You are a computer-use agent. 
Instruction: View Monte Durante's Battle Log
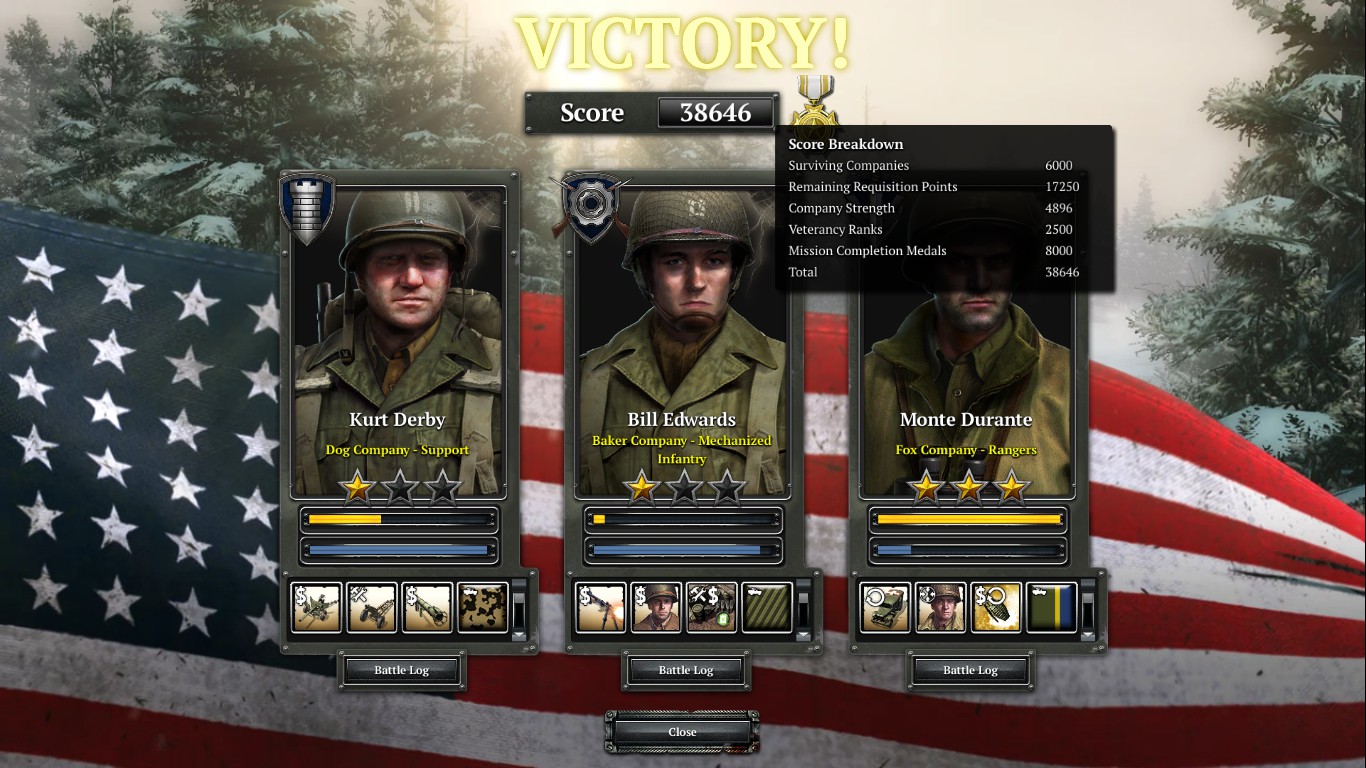pos(970,670)
